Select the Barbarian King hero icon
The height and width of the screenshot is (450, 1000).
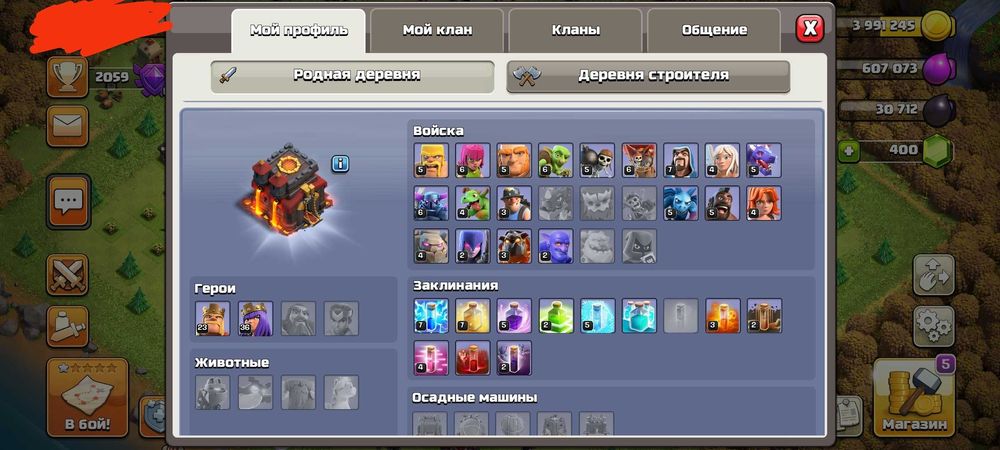(212, 318)
